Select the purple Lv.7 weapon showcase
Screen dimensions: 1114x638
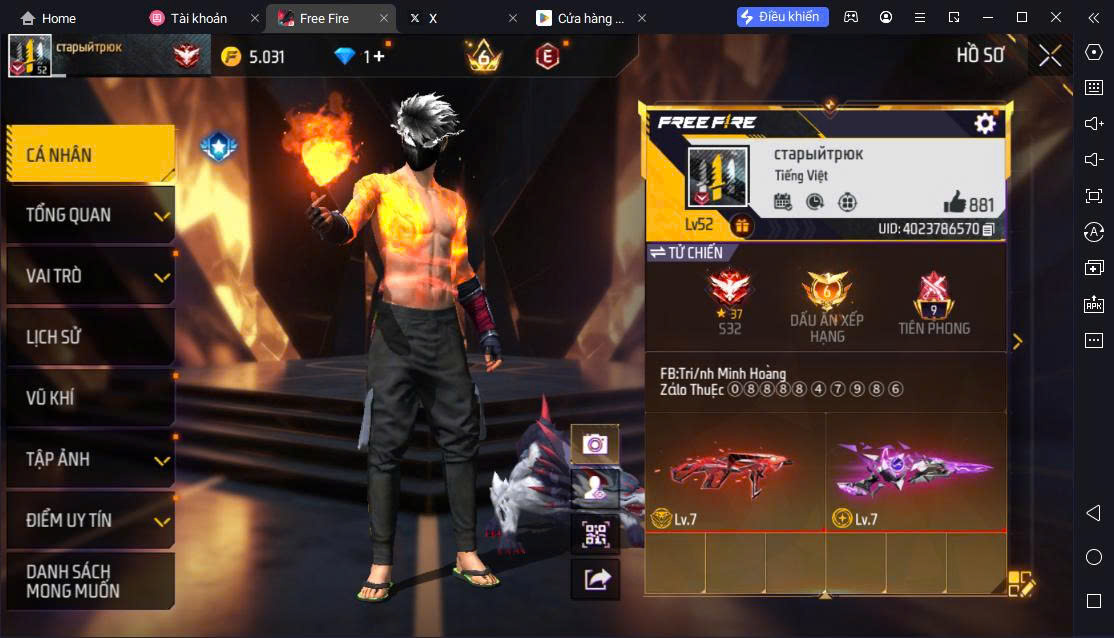(915, 472)
